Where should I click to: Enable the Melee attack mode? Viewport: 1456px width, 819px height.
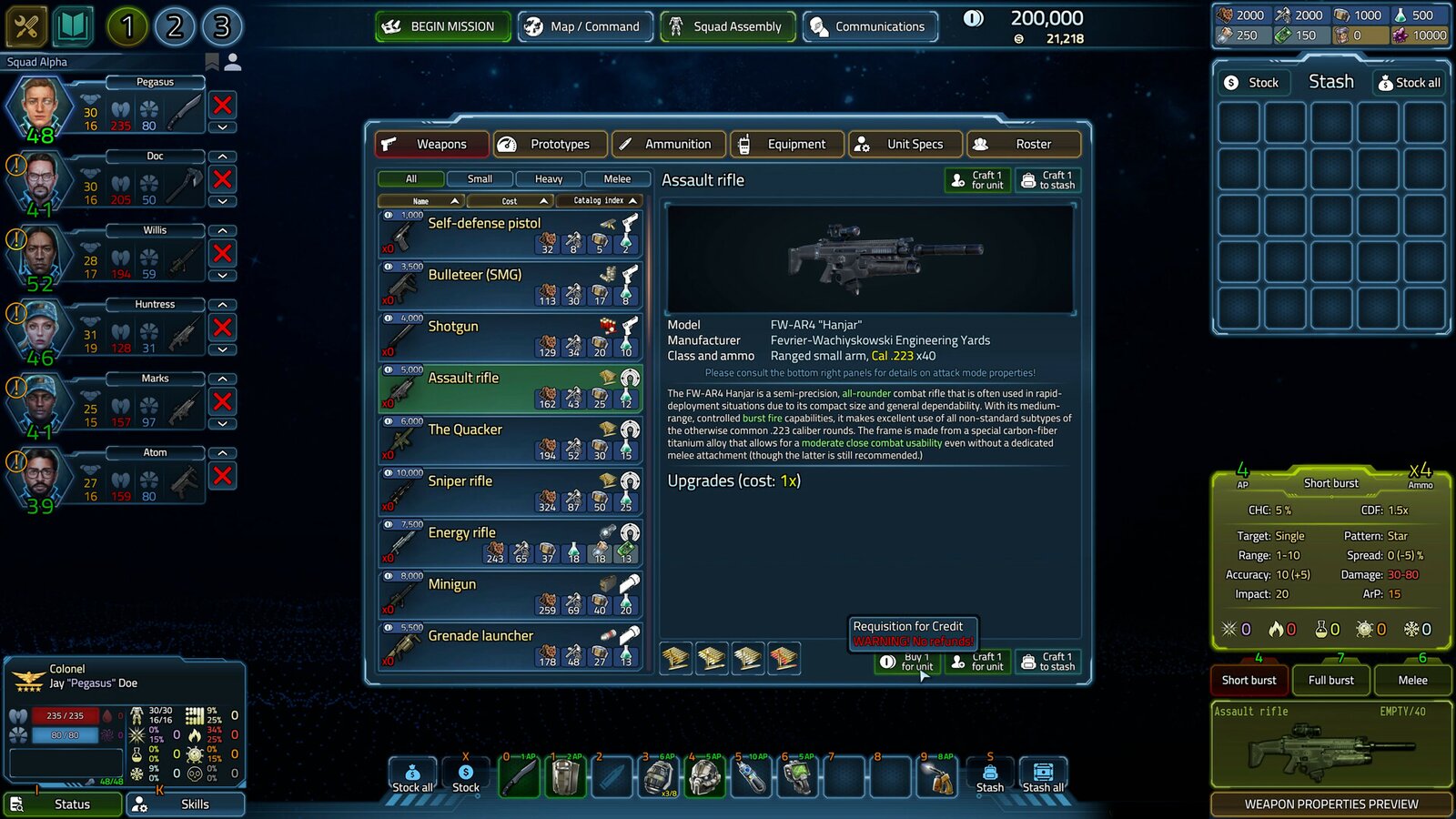coord(1412,680)
